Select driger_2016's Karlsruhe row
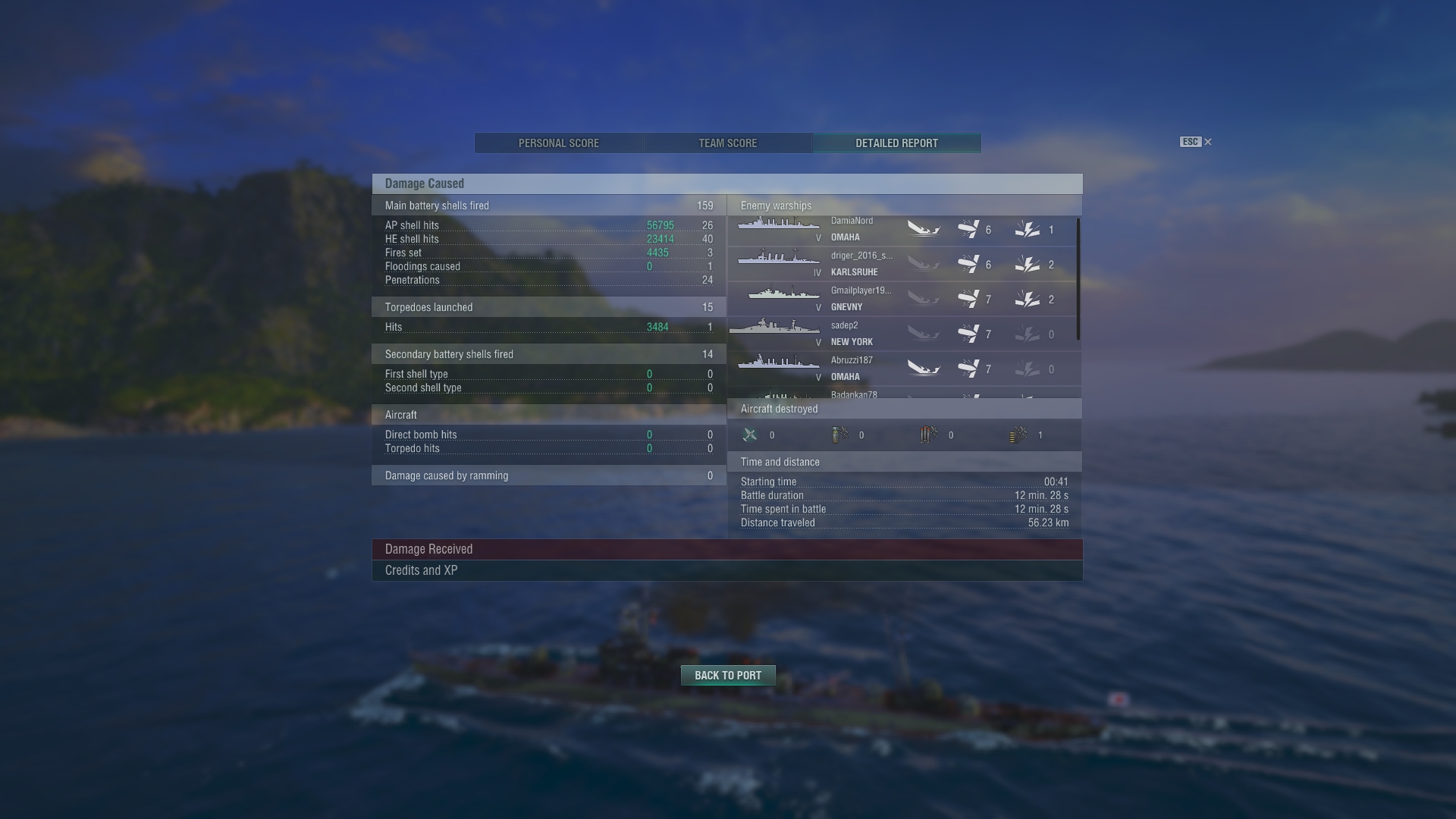Screen dimensions: 1456x819 pos(901,264)
